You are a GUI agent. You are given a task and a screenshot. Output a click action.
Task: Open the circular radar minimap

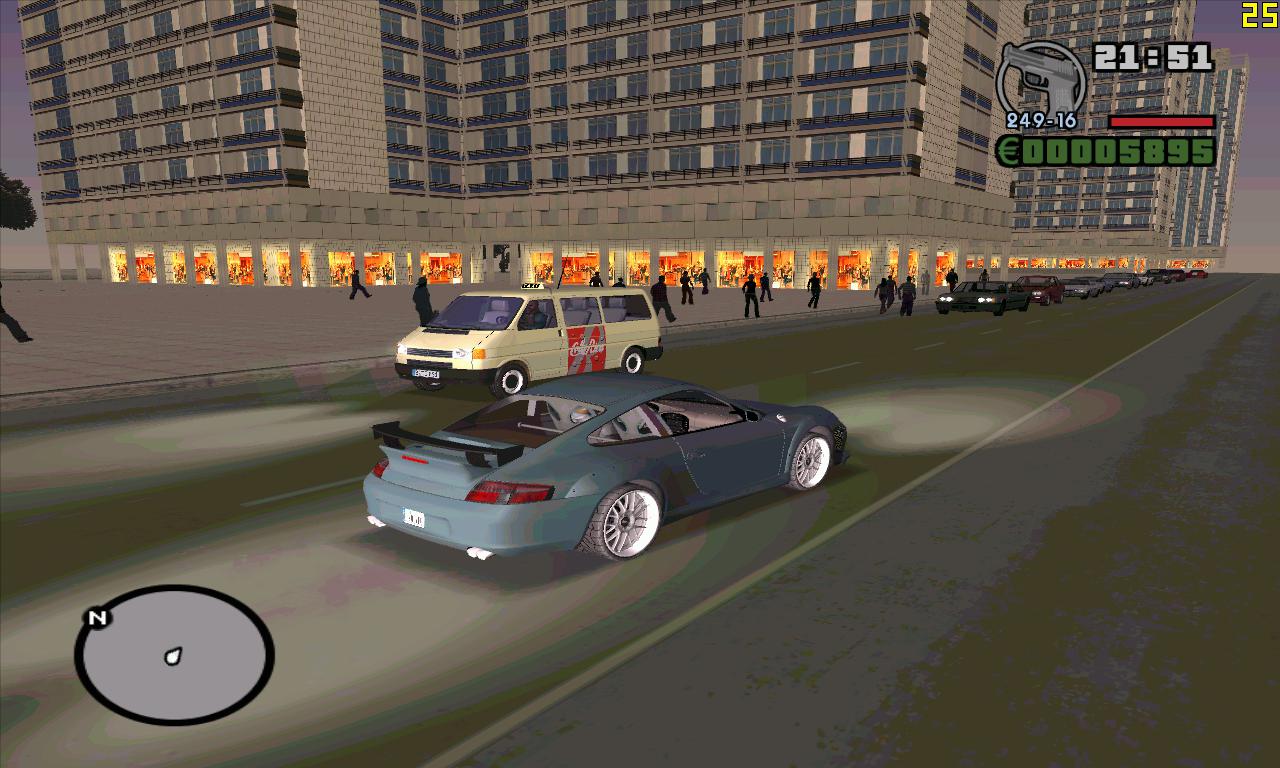click(x=174, y=655)
